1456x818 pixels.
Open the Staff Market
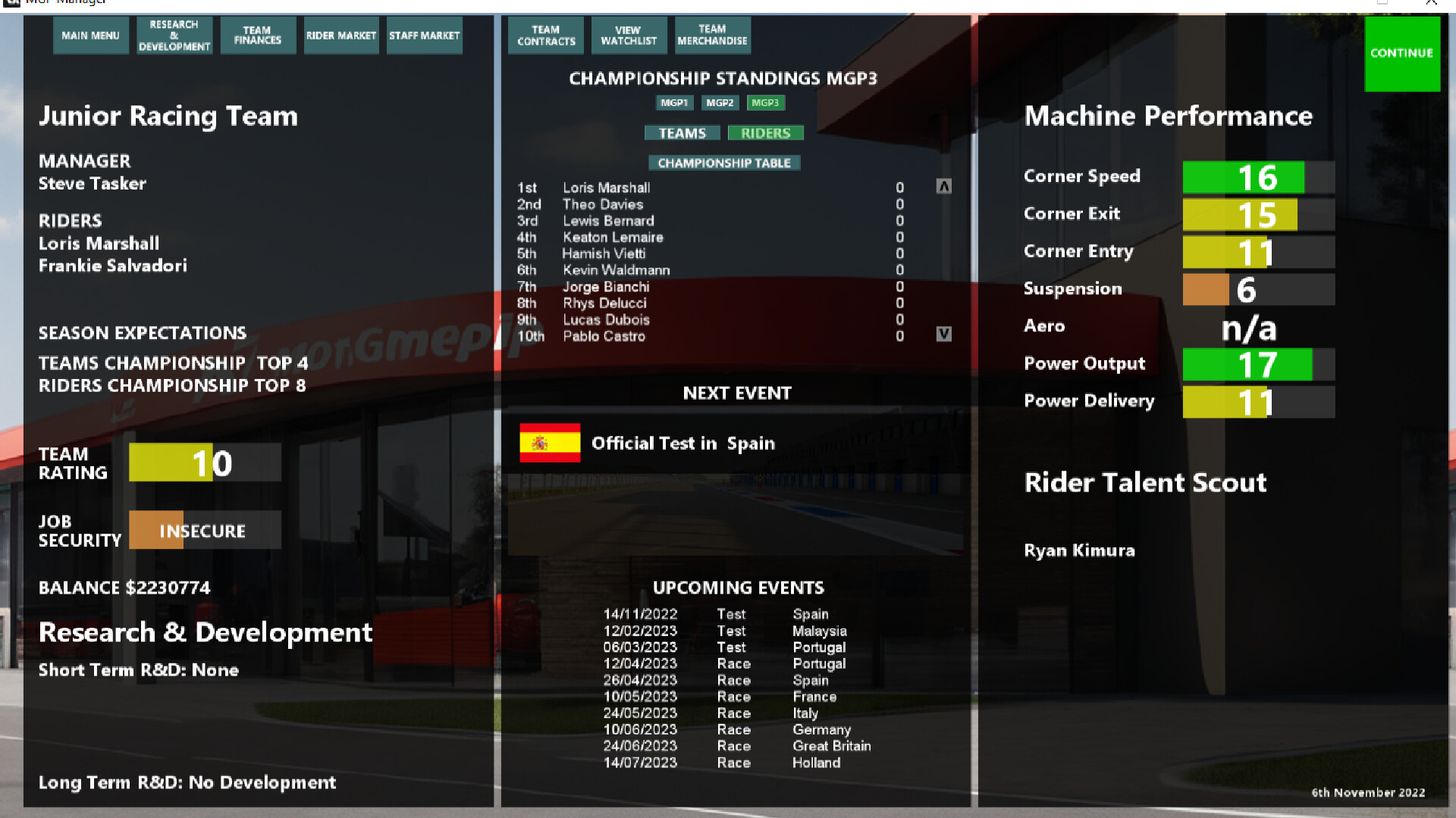(x=424, y=35)
